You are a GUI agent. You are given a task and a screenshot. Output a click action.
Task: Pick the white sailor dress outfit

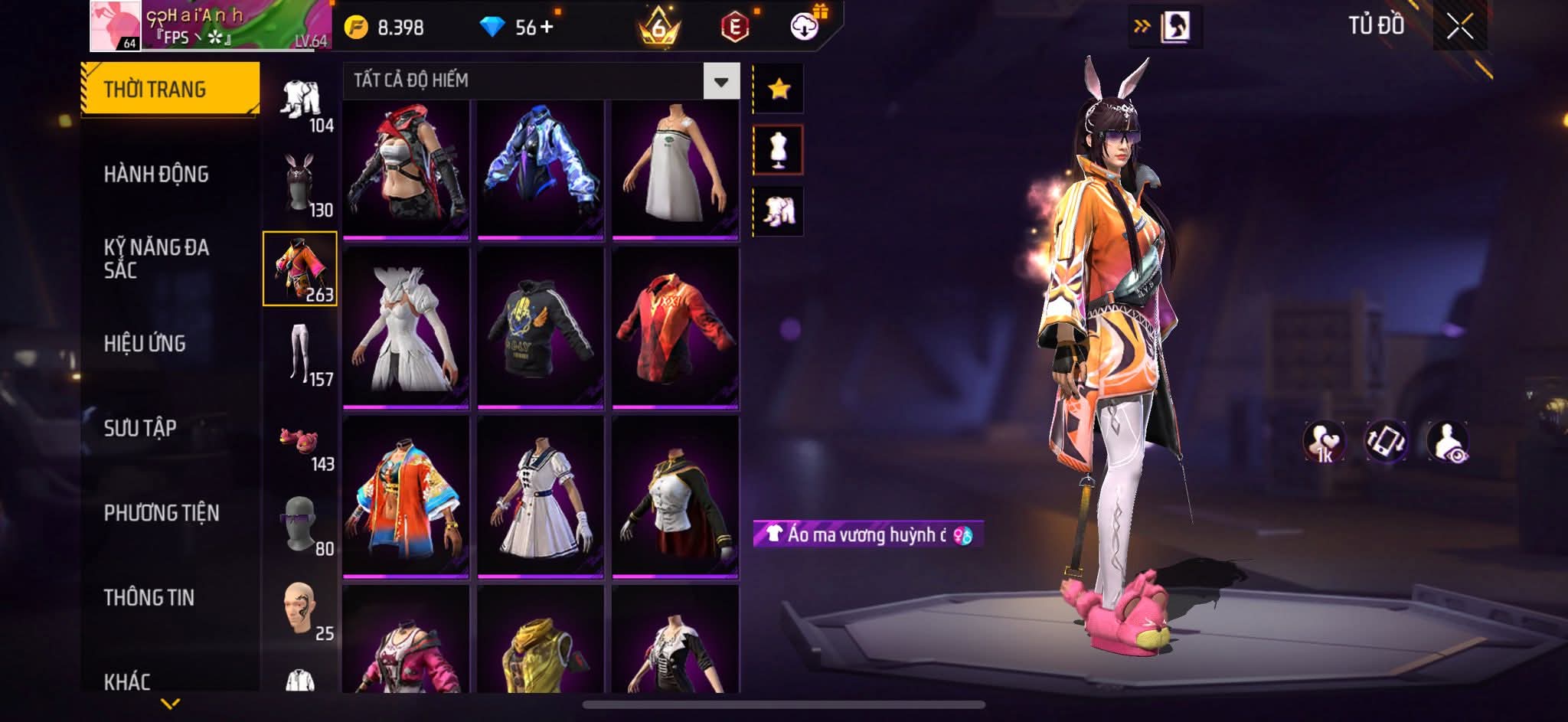(x=541, y=498)
